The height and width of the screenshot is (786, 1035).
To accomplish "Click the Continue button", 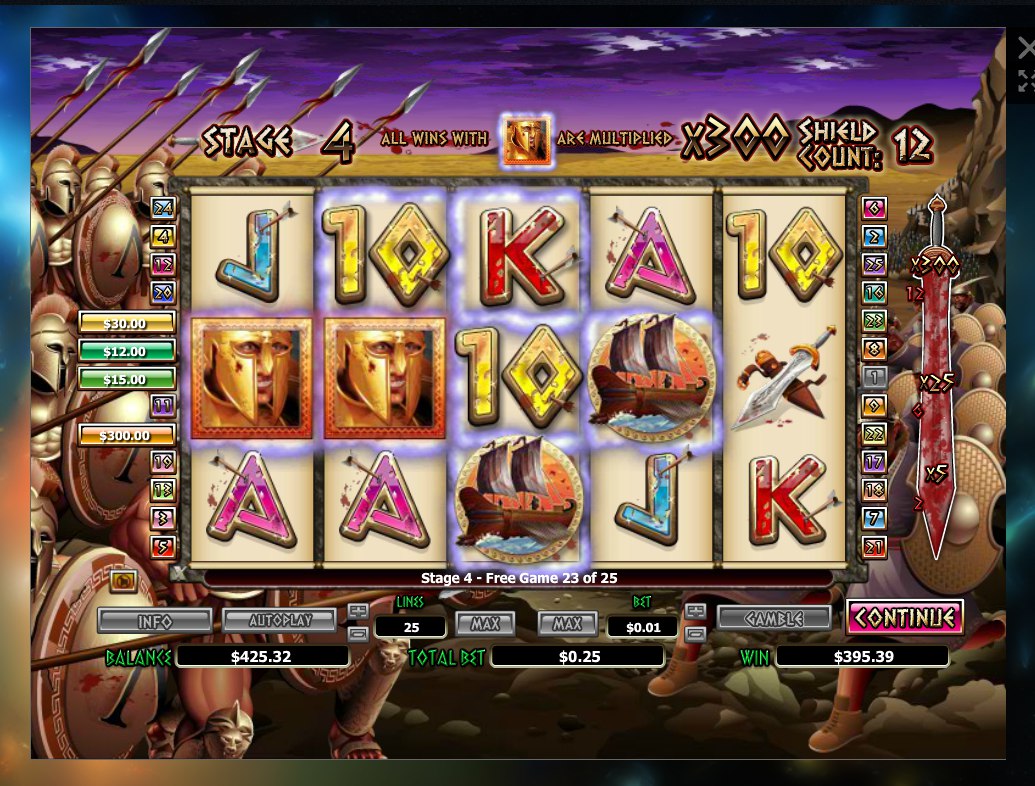I will (x=904, y=617).
